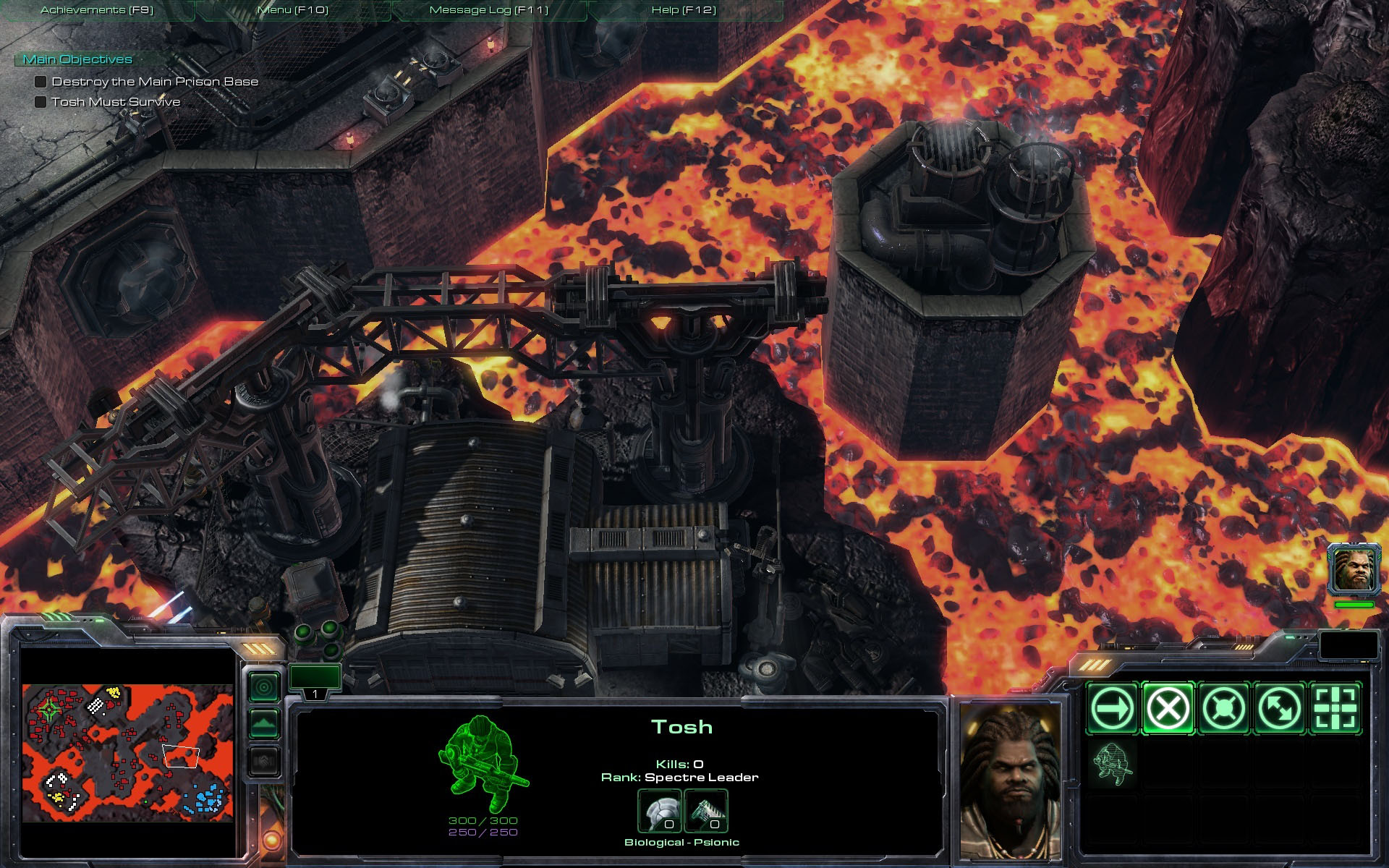Activate the minimap ping button

(264, 686)
